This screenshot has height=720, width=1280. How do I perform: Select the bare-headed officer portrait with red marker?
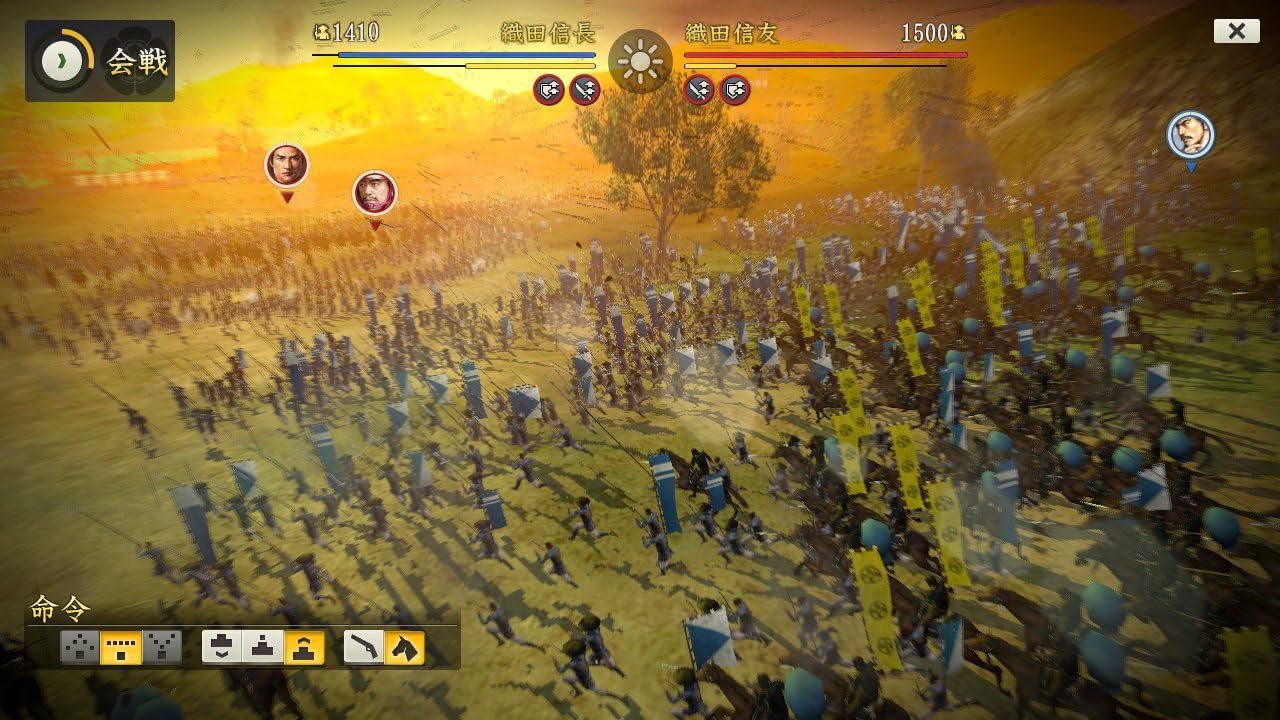[x=287, y=165]
